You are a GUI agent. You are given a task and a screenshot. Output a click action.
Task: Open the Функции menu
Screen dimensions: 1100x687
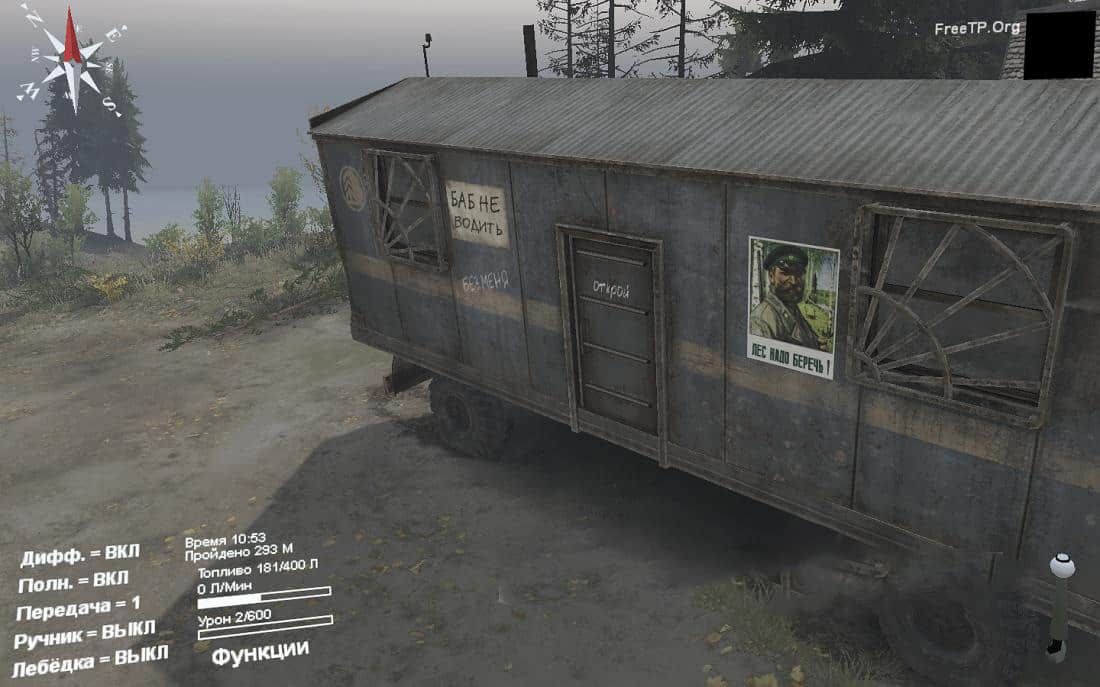pyautogui.click(x=260, y=651)
